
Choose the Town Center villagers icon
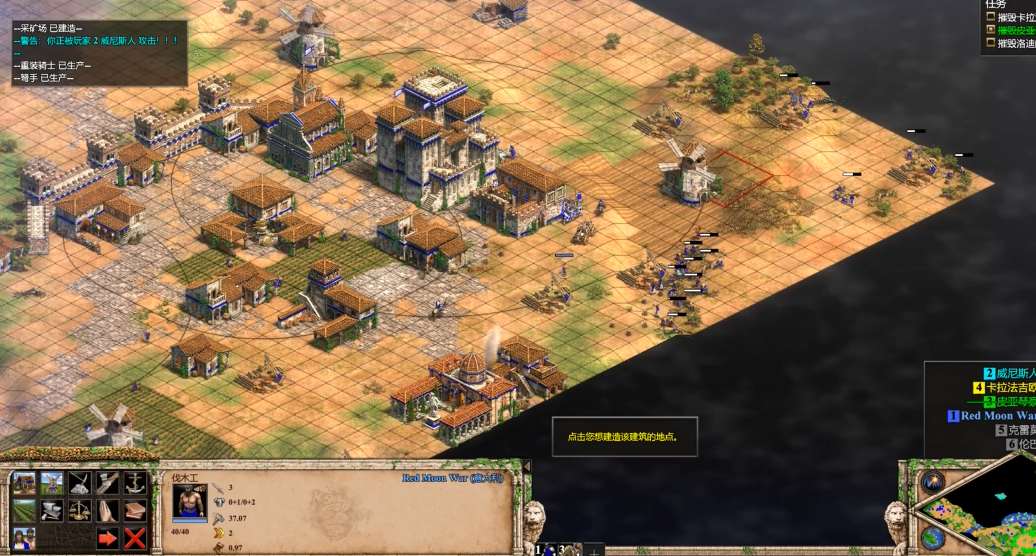(x=24, y=539)
